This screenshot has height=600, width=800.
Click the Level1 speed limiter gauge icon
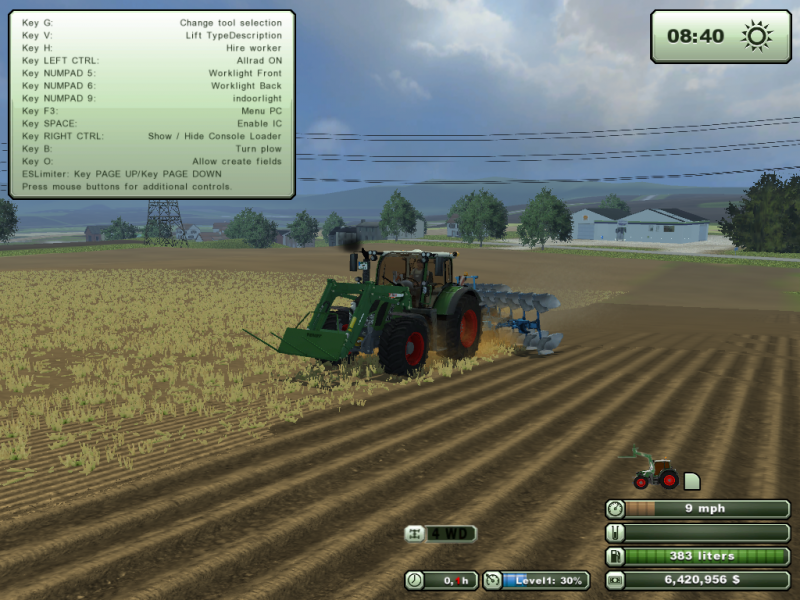492,580
